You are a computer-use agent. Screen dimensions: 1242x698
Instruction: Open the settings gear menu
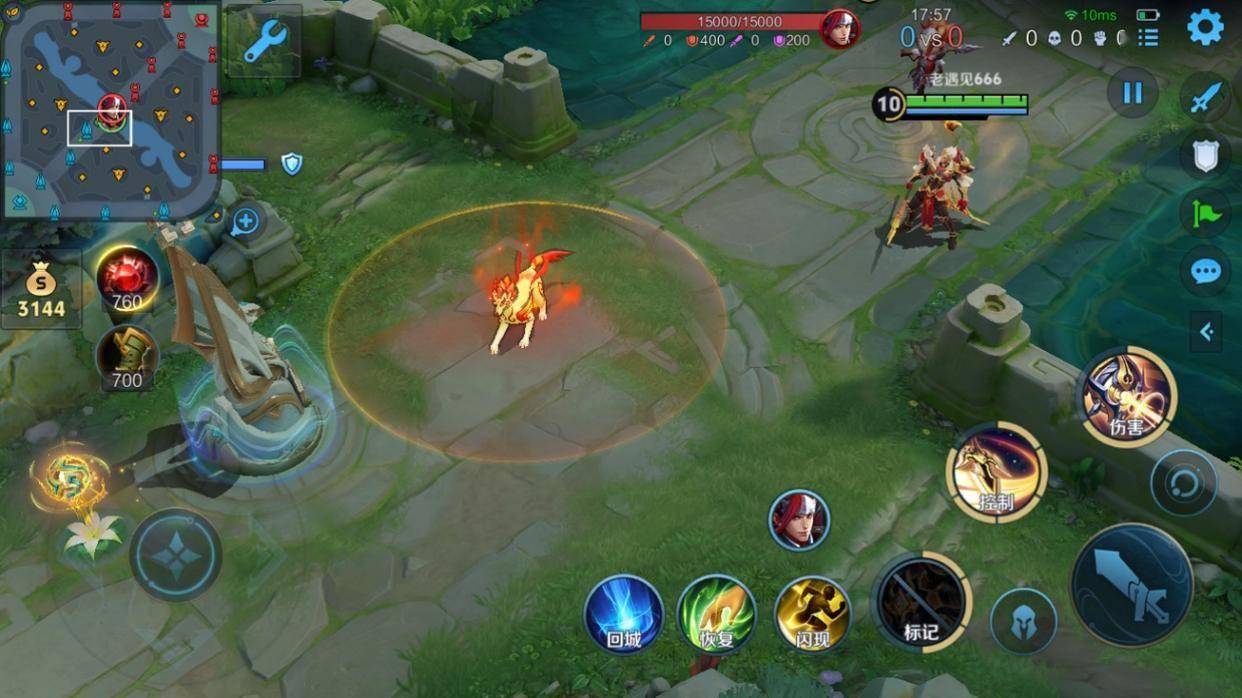click(x=1205, y=27)
